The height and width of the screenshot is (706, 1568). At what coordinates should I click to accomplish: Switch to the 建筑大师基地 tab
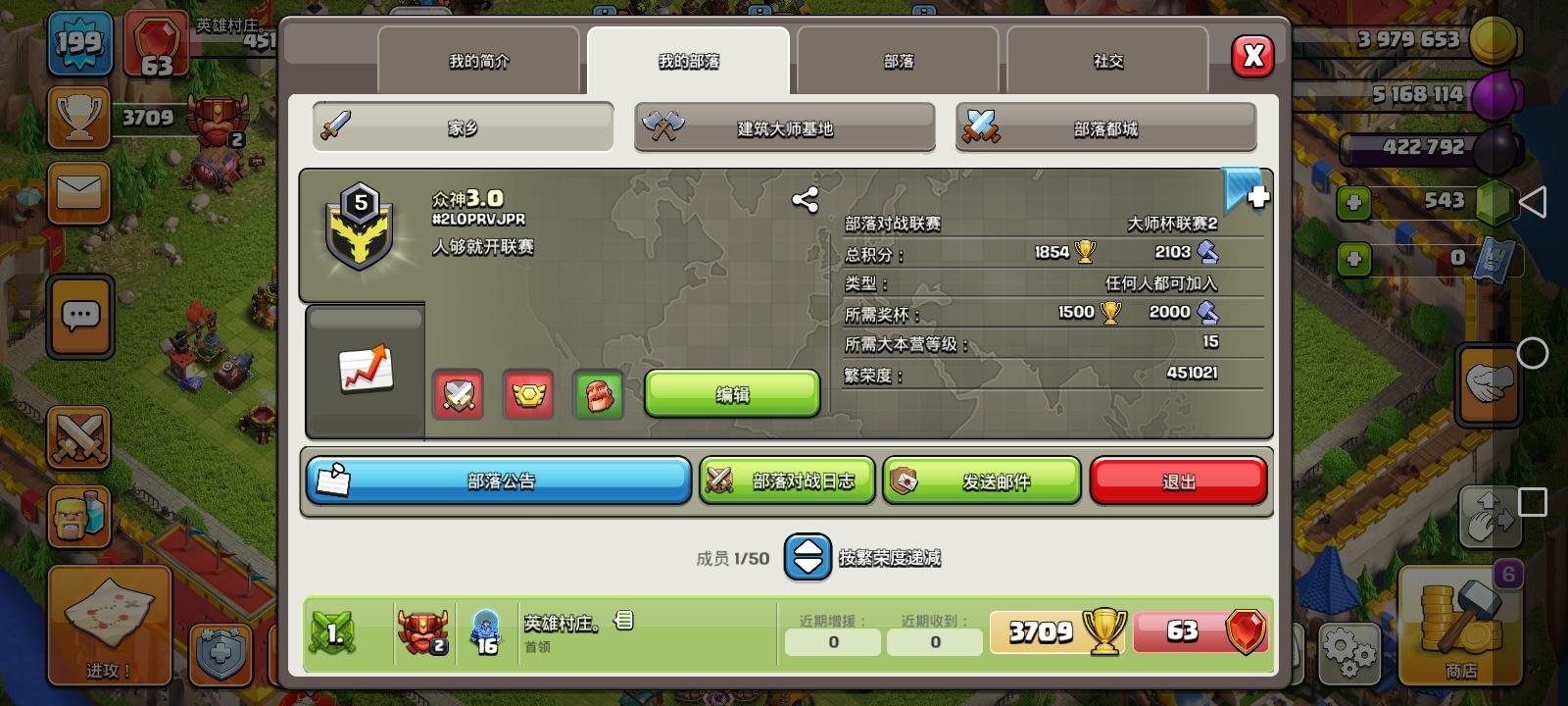point(783,127)
